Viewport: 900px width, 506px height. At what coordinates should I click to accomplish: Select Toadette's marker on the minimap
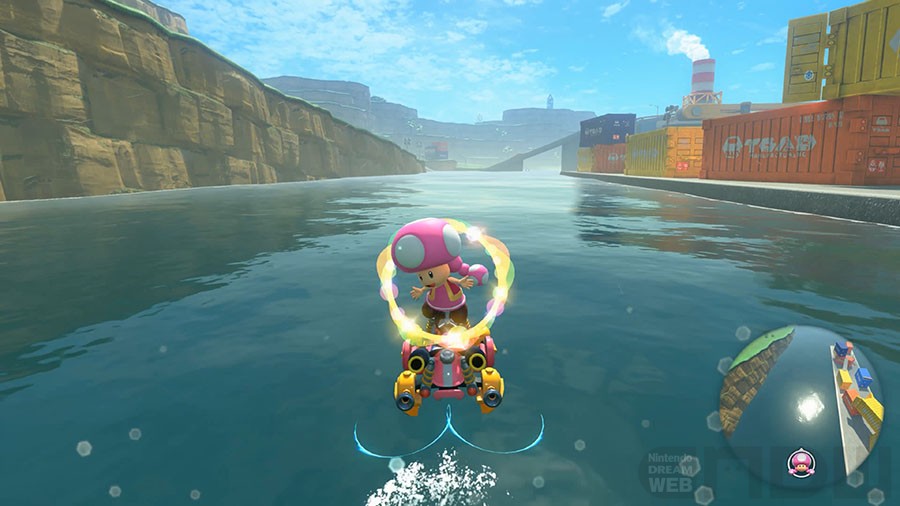tap(801, 463)
